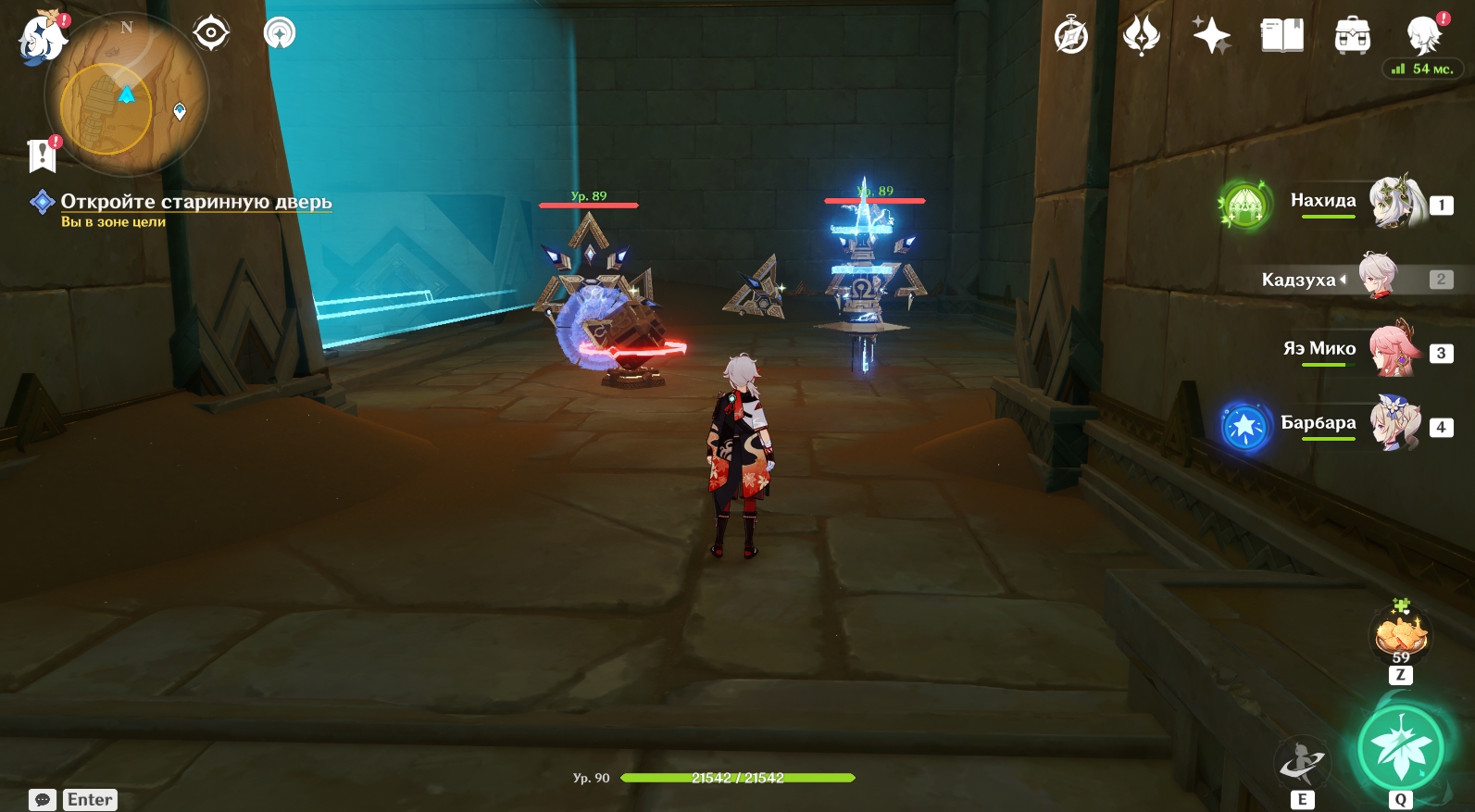Open the circular minimap
1475x812 pixels.
point(127,94)
